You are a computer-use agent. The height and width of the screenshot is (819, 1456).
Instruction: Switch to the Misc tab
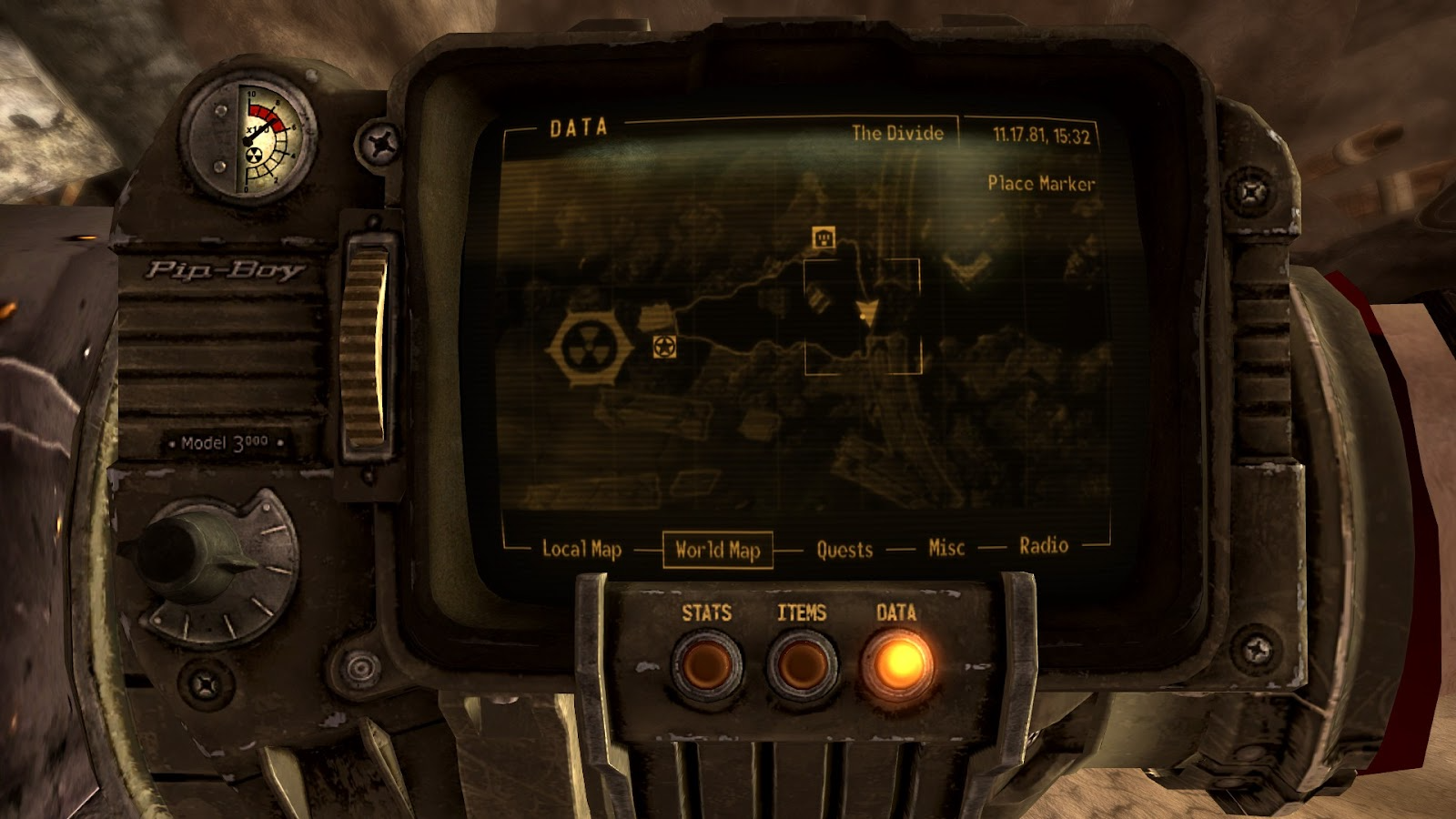pos(946,546)
